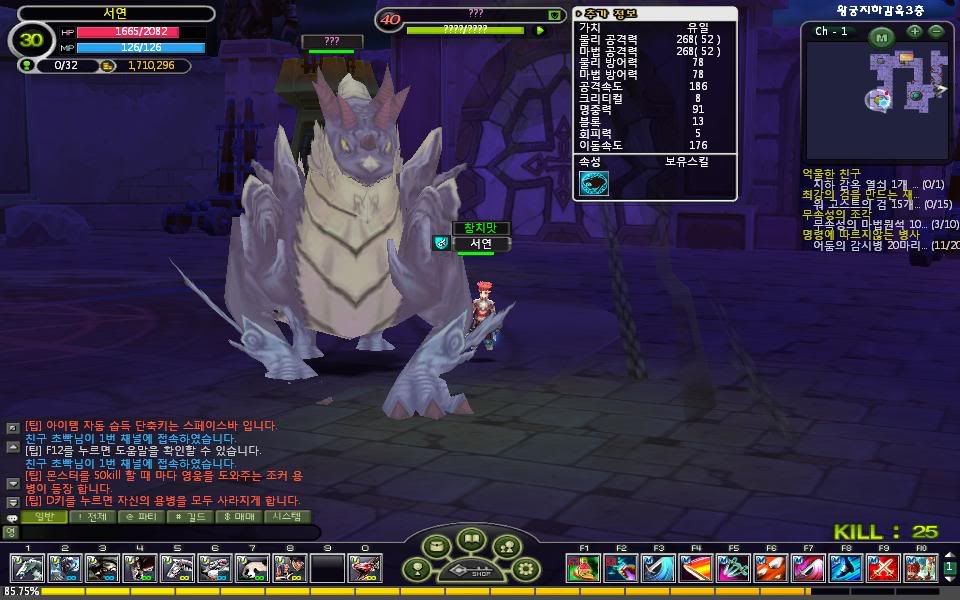Screen dimensions: 960x600
Task: Select the 길드 (Guild) chat tab
Action: point(190,517)
